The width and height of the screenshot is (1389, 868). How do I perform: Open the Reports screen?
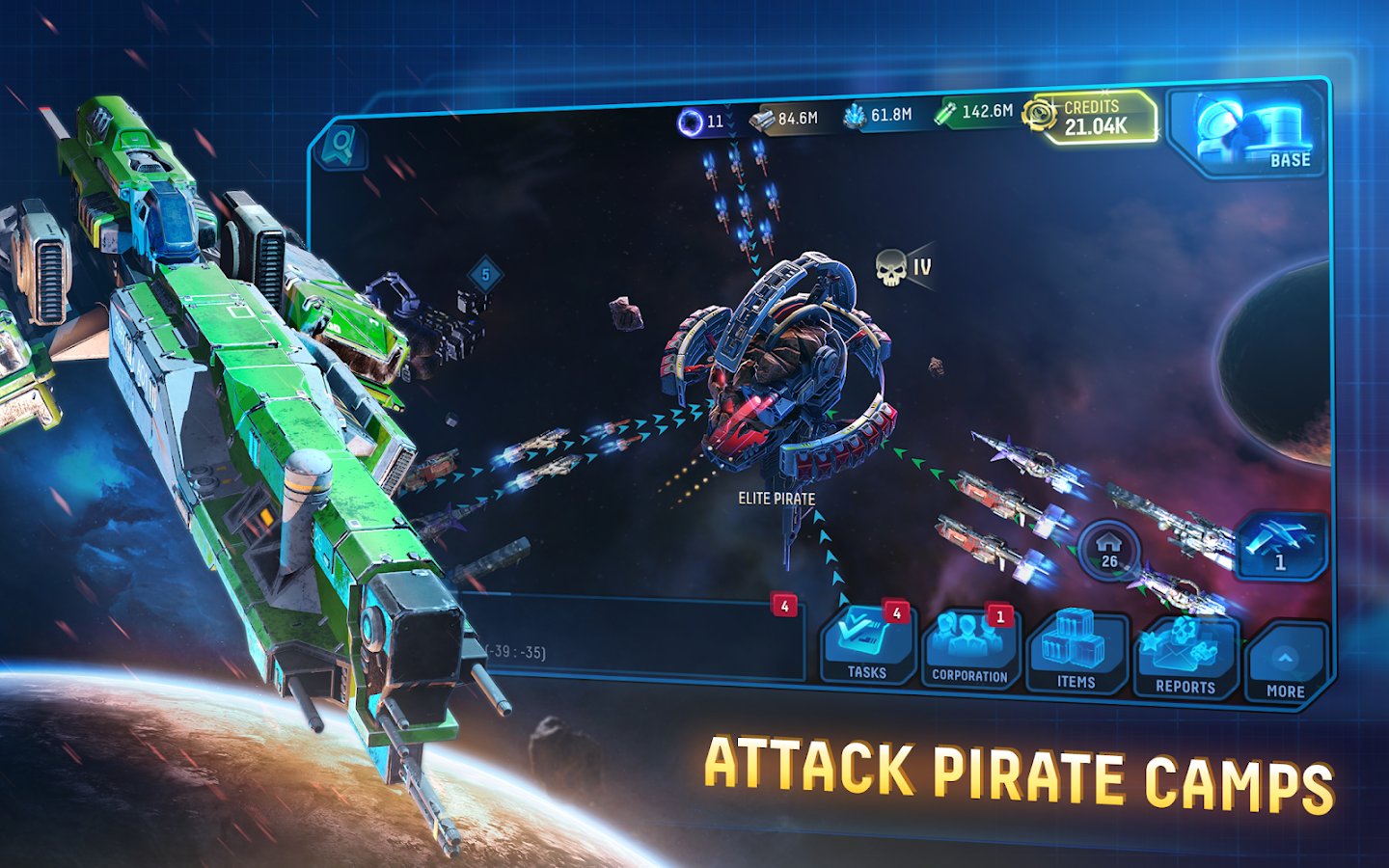click(1185, 659)
